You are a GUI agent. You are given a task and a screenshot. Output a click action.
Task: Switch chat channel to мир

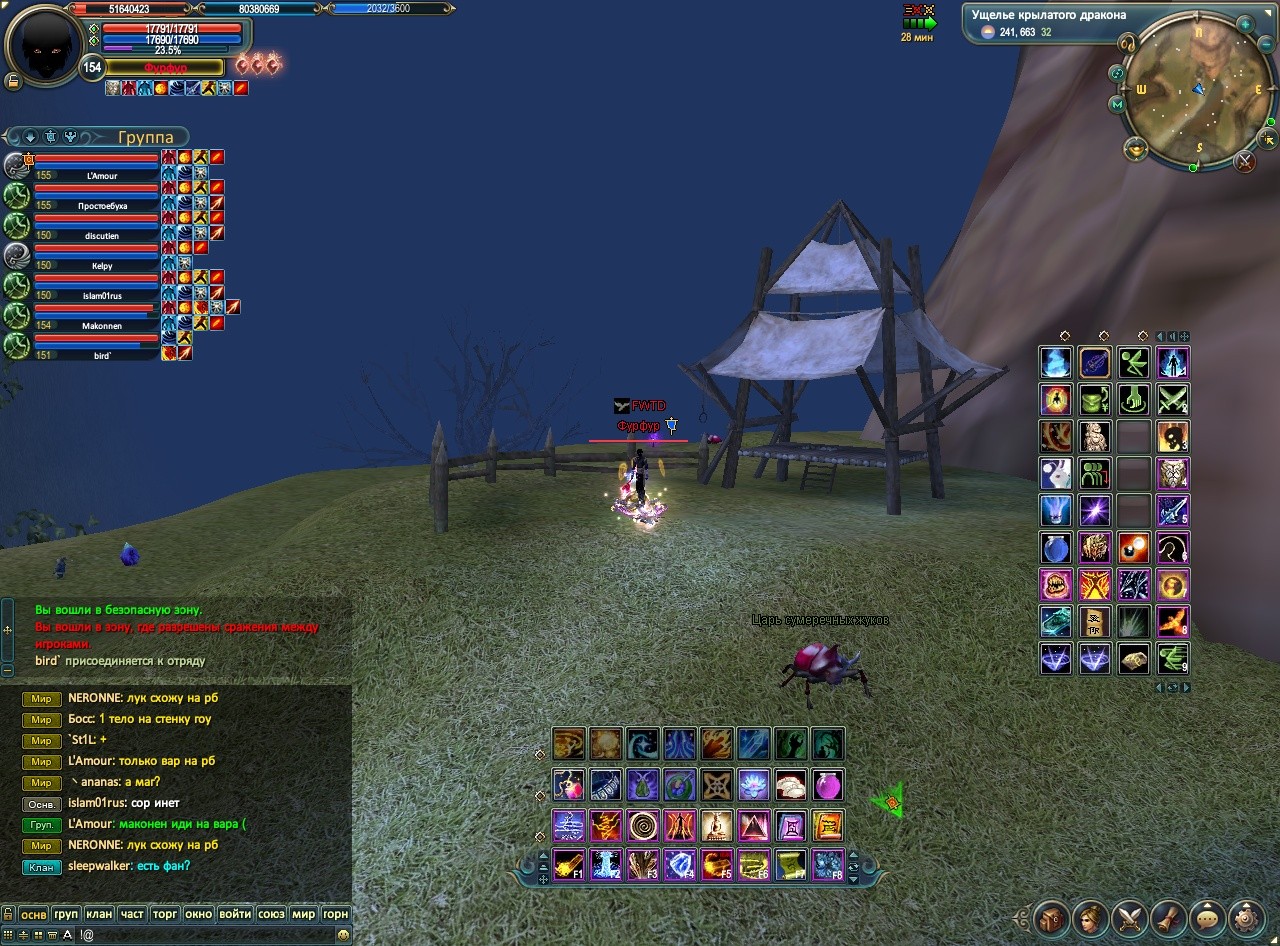303,914
